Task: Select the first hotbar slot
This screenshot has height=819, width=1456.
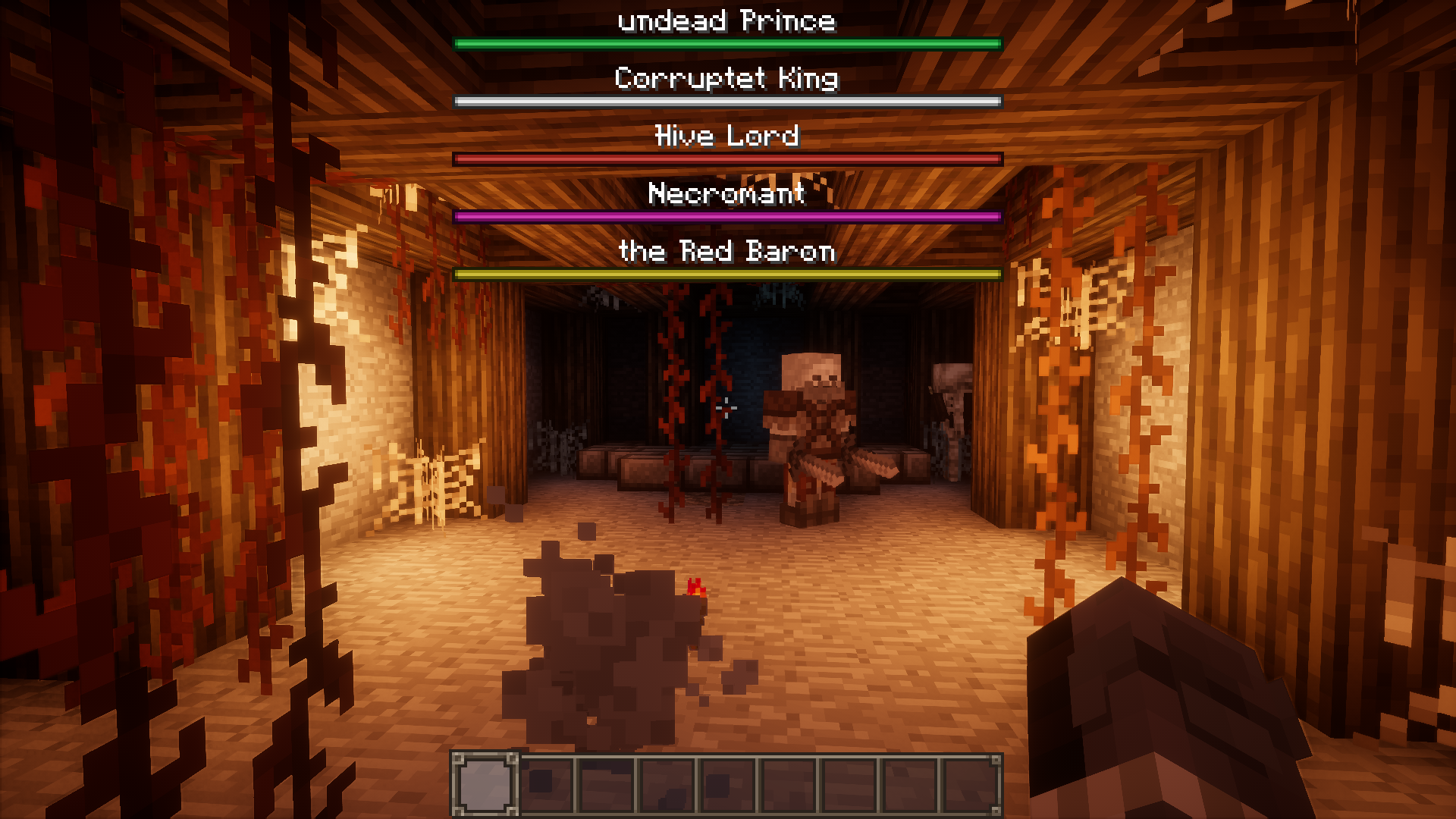Action: click(485, 783)
